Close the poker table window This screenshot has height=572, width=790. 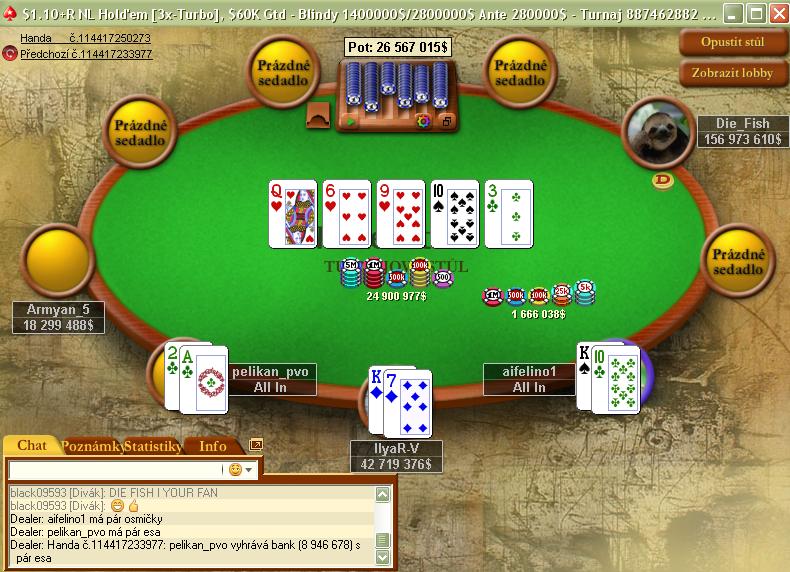(777, 14)
